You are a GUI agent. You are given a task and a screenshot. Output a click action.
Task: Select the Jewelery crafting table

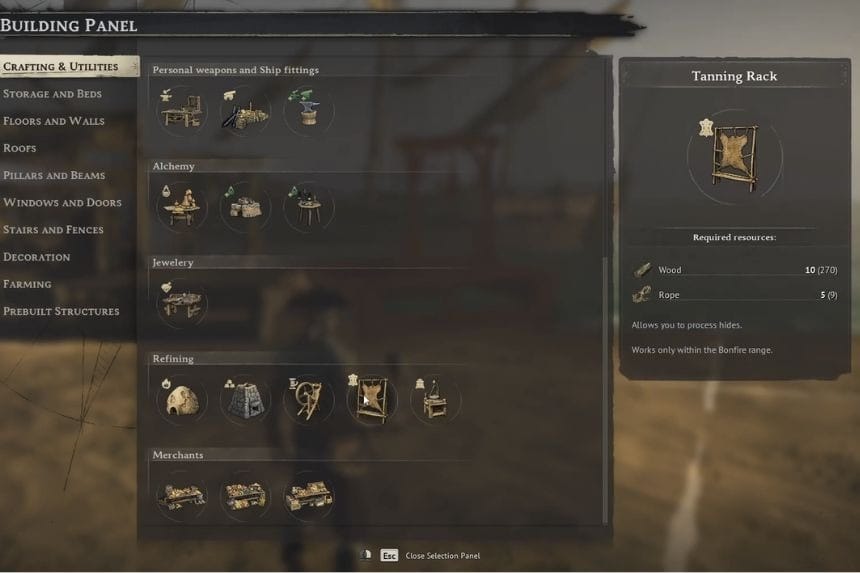(x=182, y=303)
